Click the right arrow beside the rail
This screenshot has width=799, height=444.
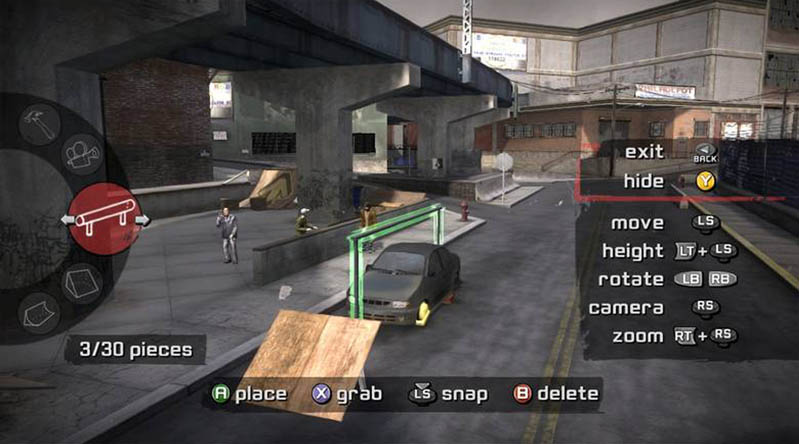point(142,219)
